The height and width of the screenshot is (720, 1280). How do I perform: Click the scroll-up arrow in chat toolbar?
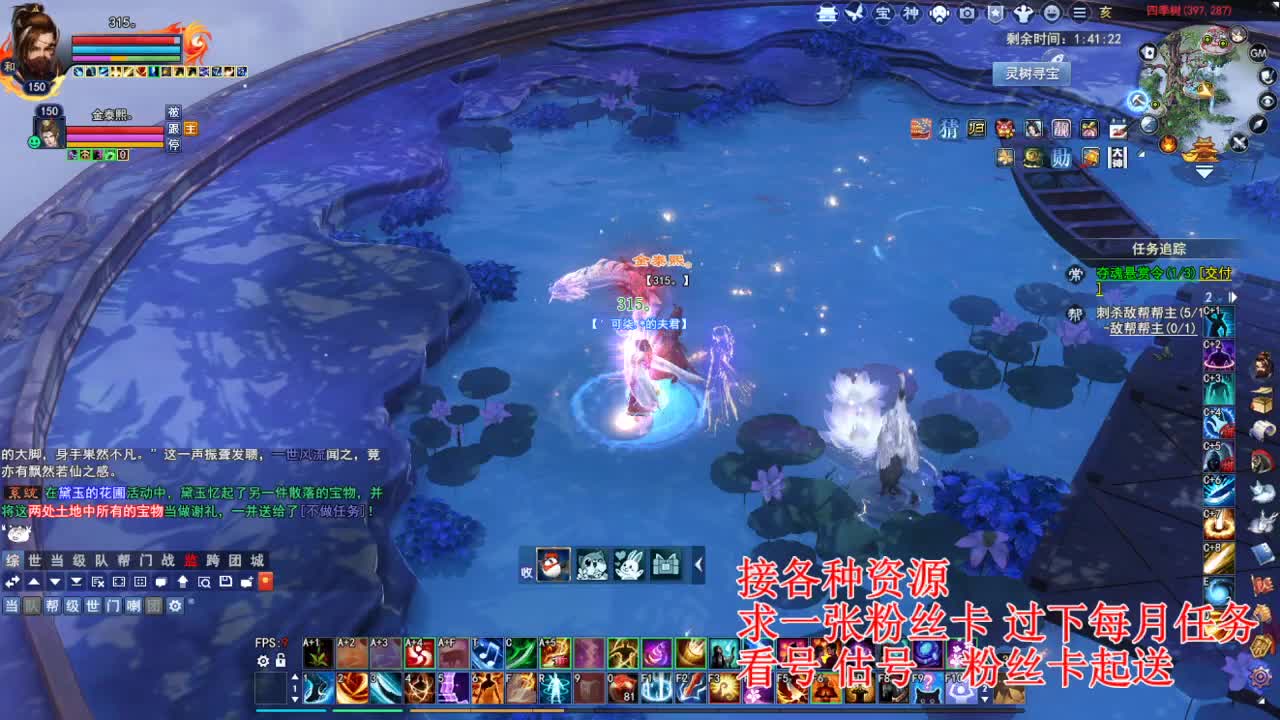tap(32, 581)
